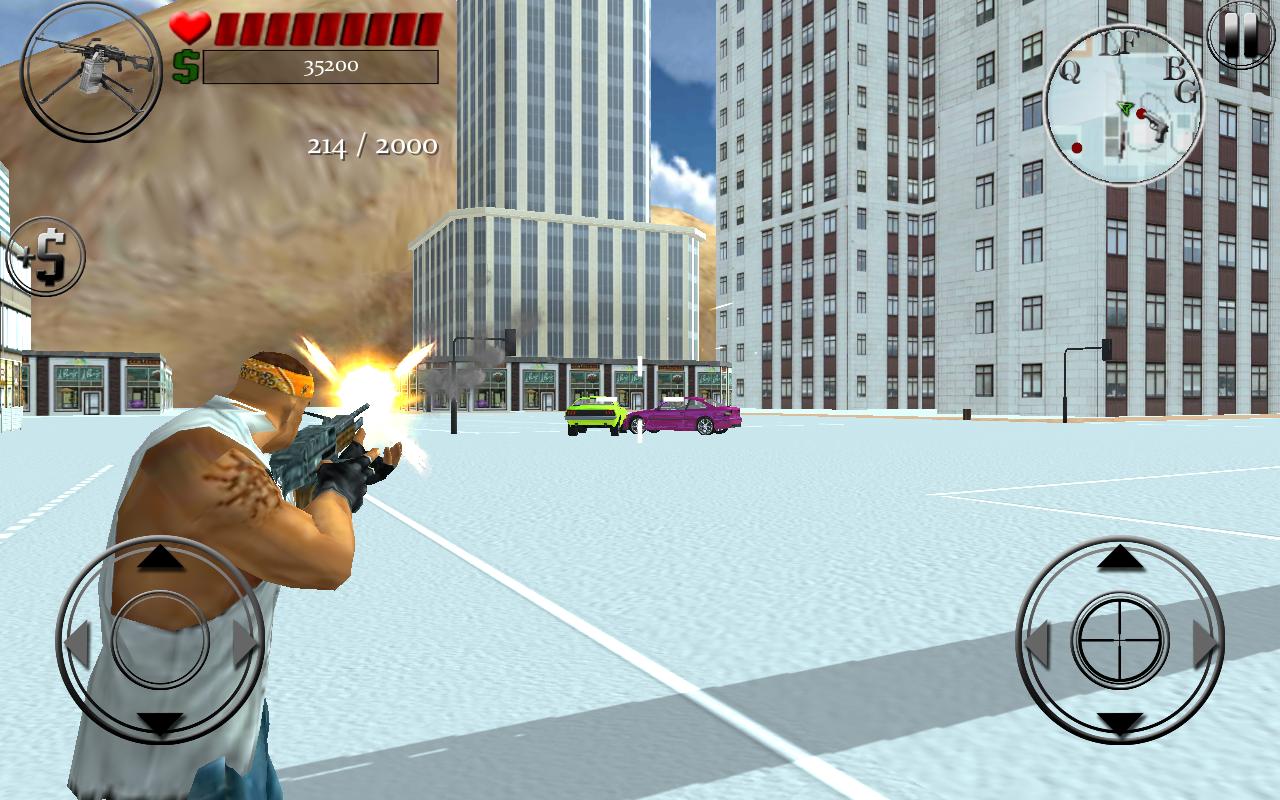Screen dimensions: 1280x800
Task: Select the pistol marker on the minimap
Action: [1156, 127]
